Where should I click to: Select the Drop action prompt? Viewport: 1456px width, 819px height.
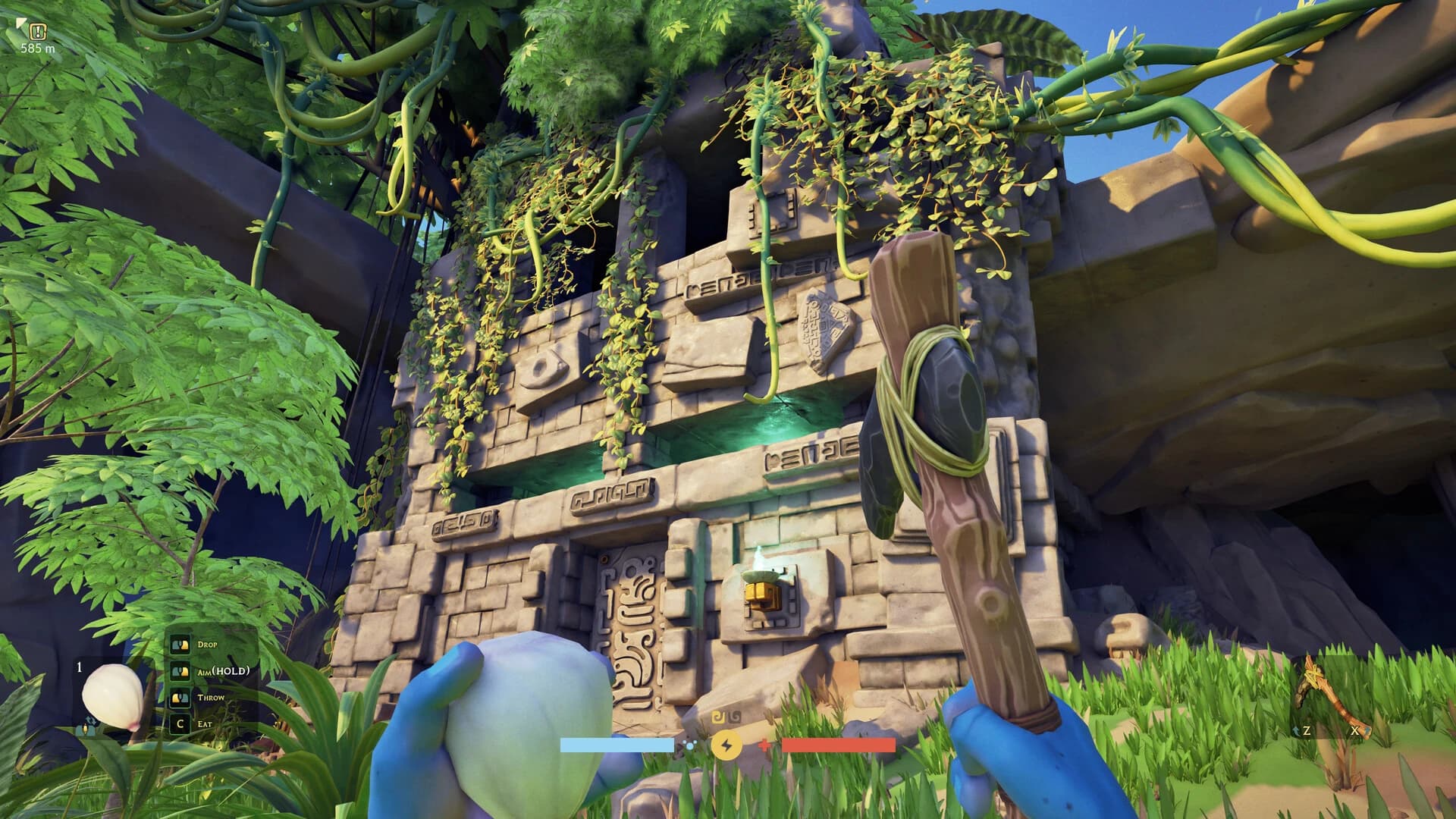click(207, 644)
